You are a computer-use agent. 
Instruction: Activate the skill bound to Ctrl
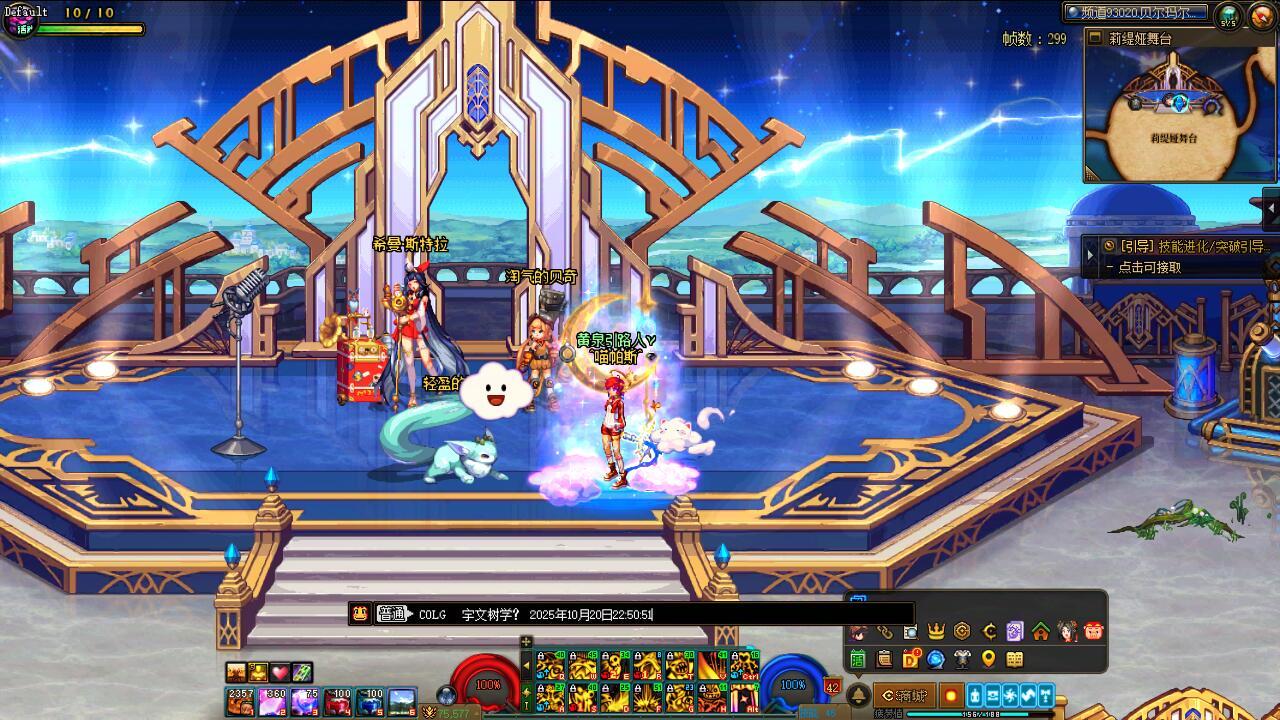745,665
